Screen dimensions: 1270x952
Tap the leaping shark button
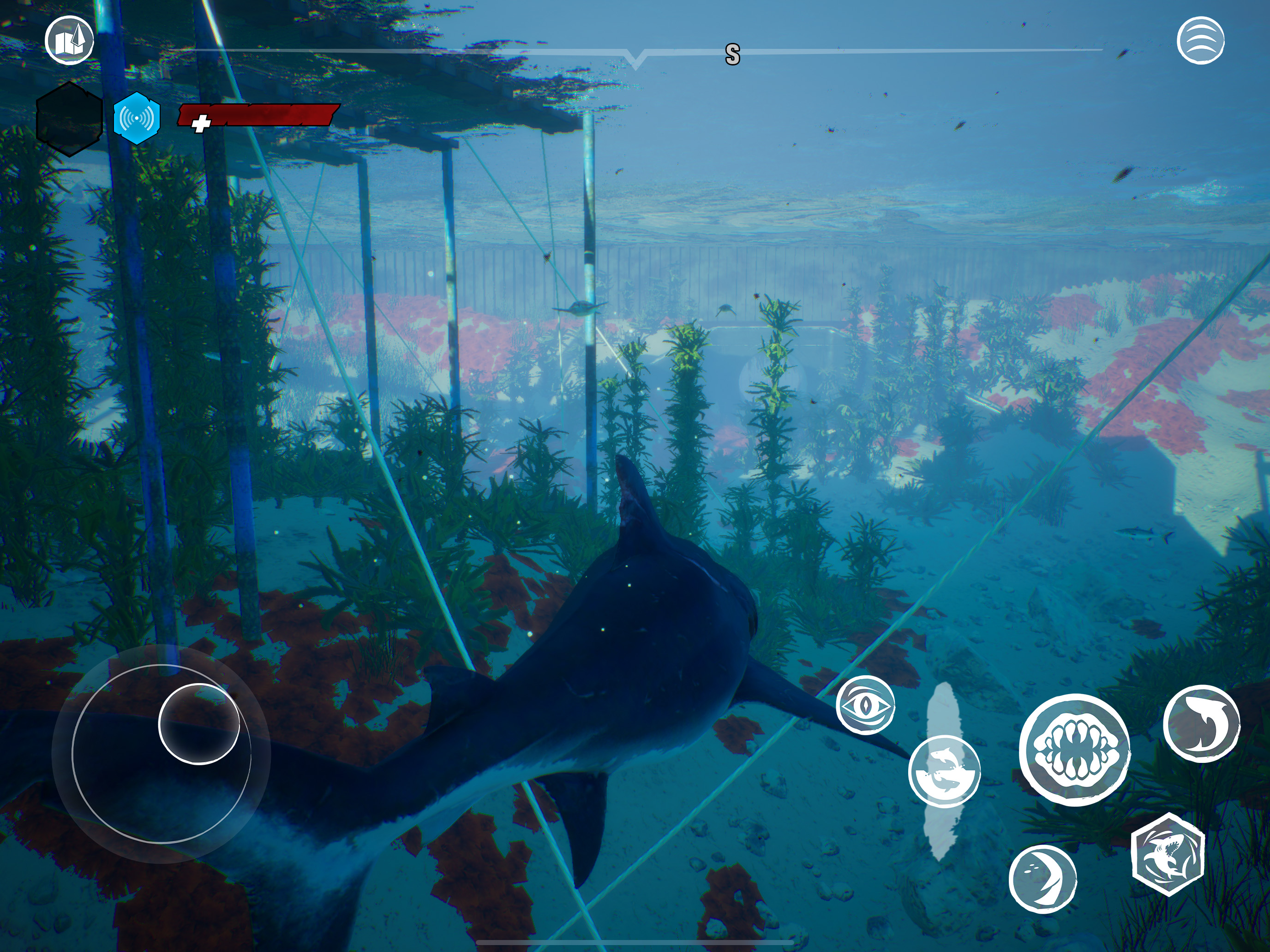point(1201,724)
